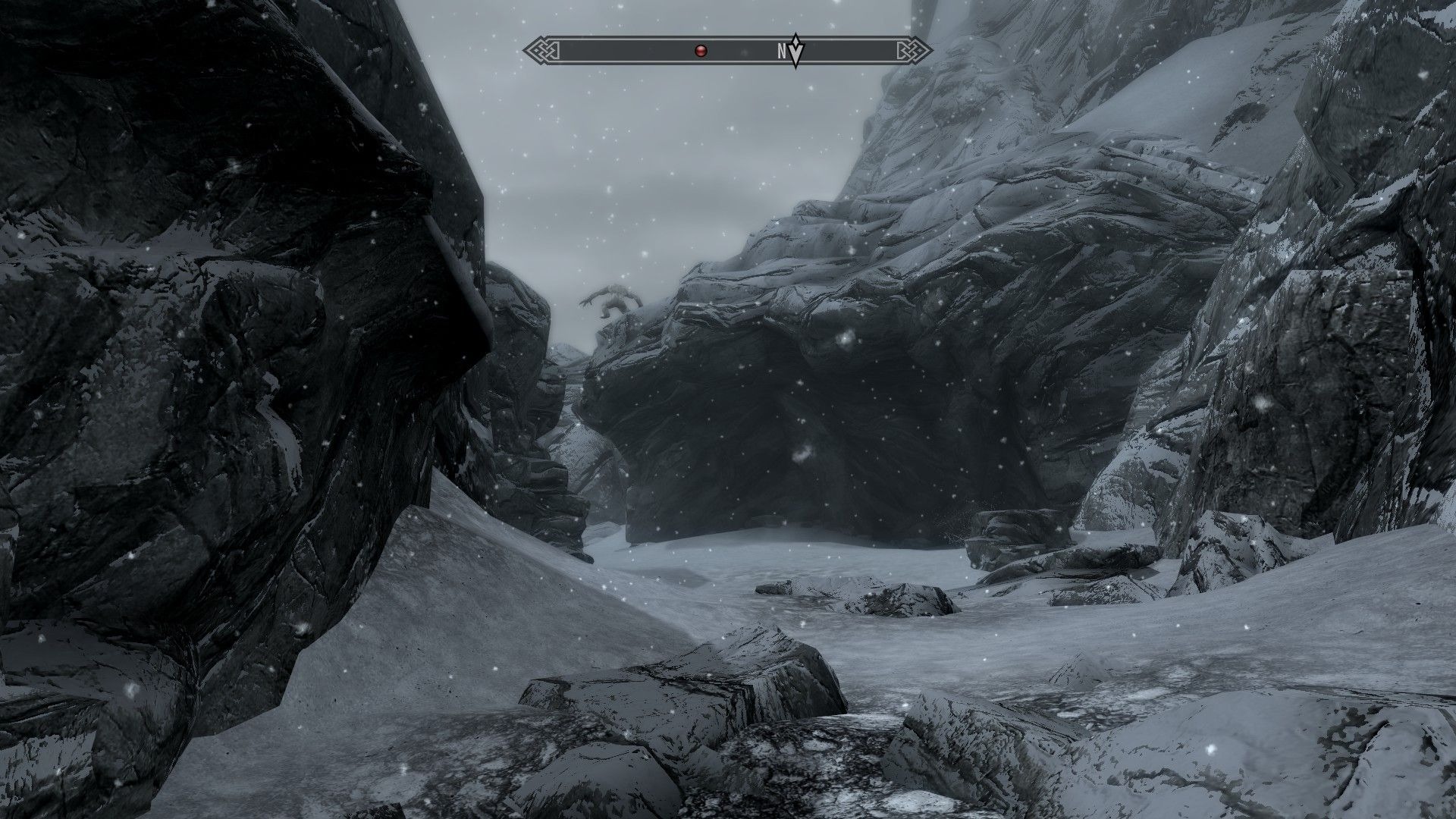Viewport: 1456px width, 819px height.
Task: Click the compass bar between the dot and N
Action: (x=739, y=50)
